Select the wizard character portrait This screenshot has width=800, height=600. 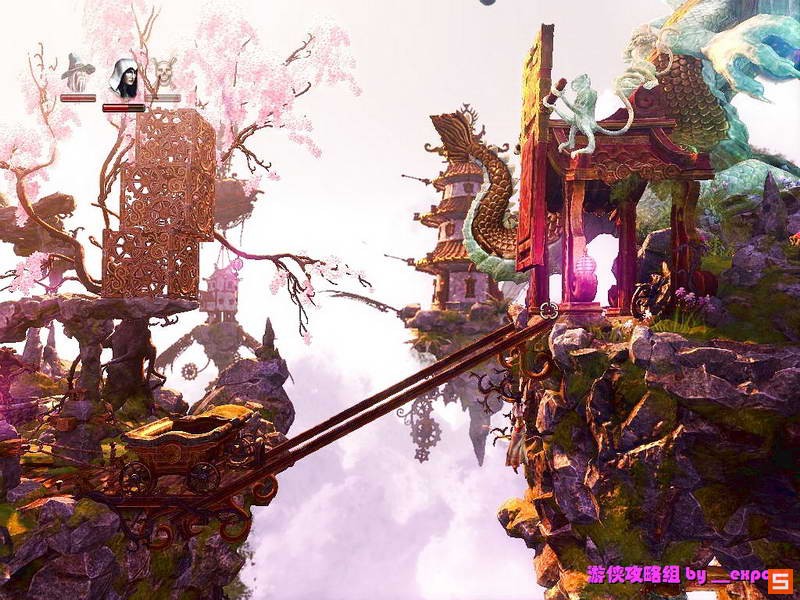coord(78,74)
